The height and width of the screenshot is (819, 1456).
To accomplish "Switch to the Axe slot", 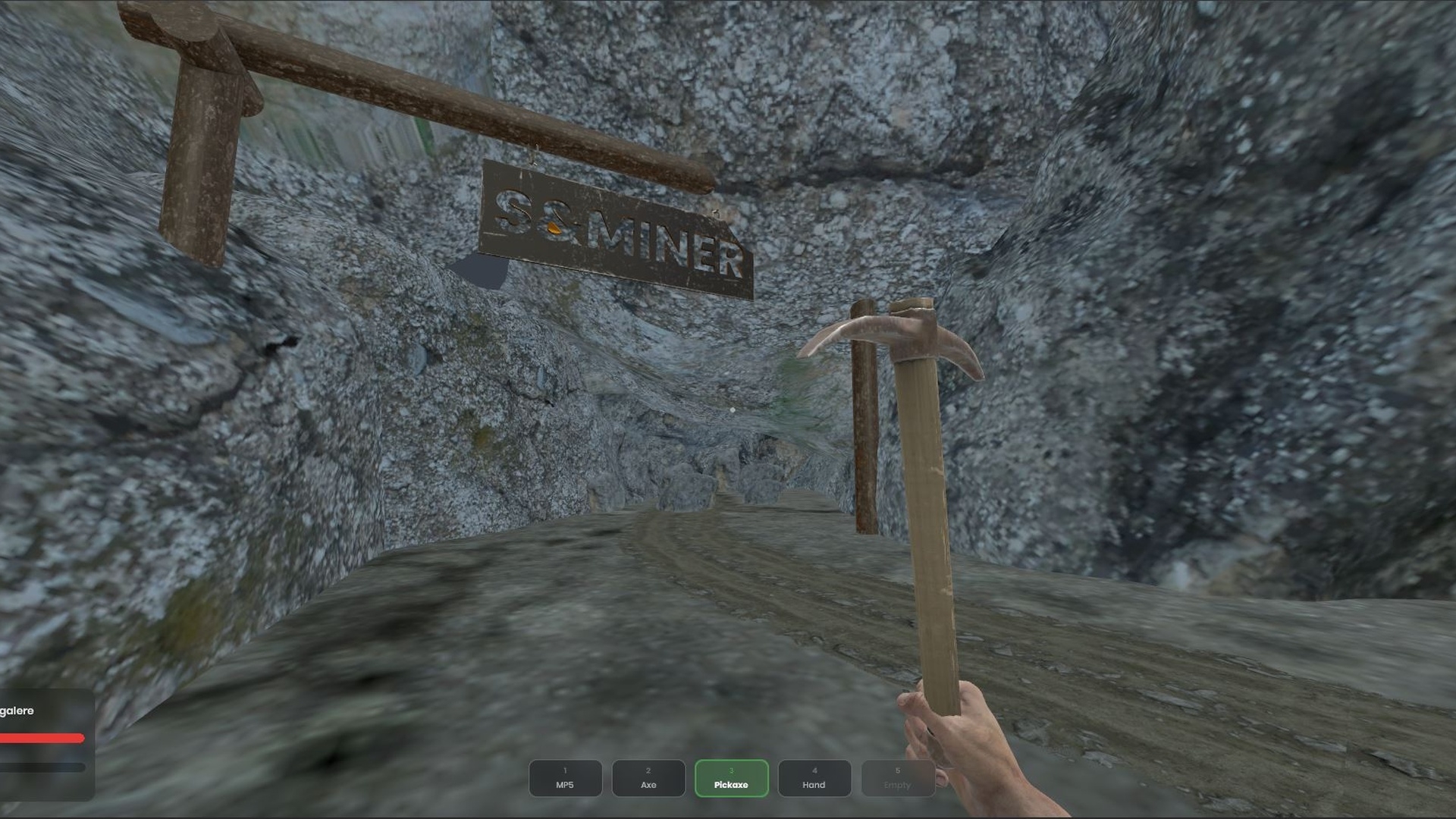I will [648, 778].
